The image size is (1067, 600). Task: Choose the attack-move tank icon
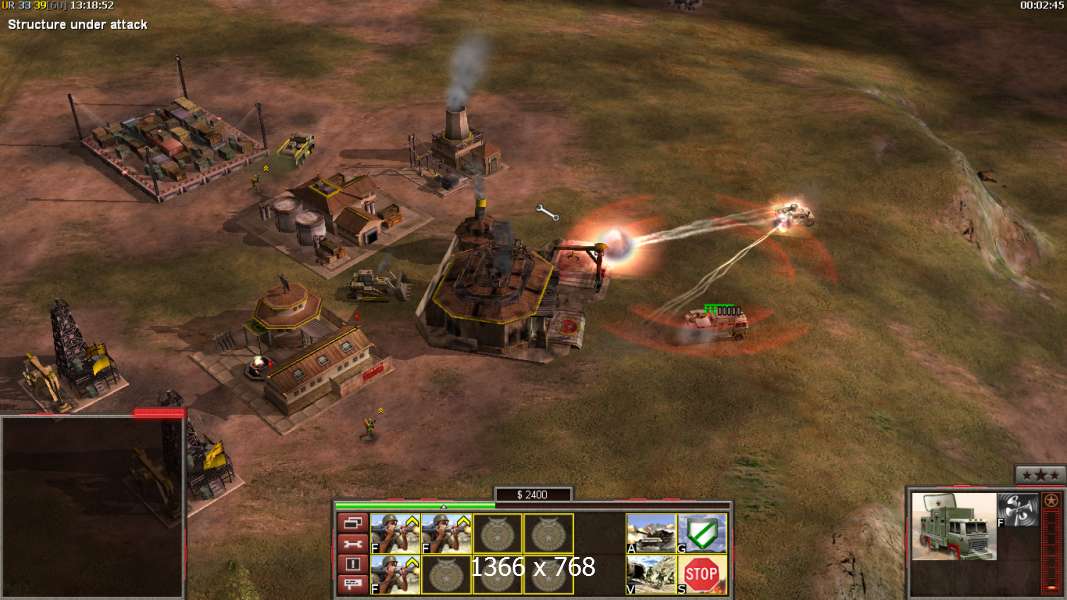point(651,532)
